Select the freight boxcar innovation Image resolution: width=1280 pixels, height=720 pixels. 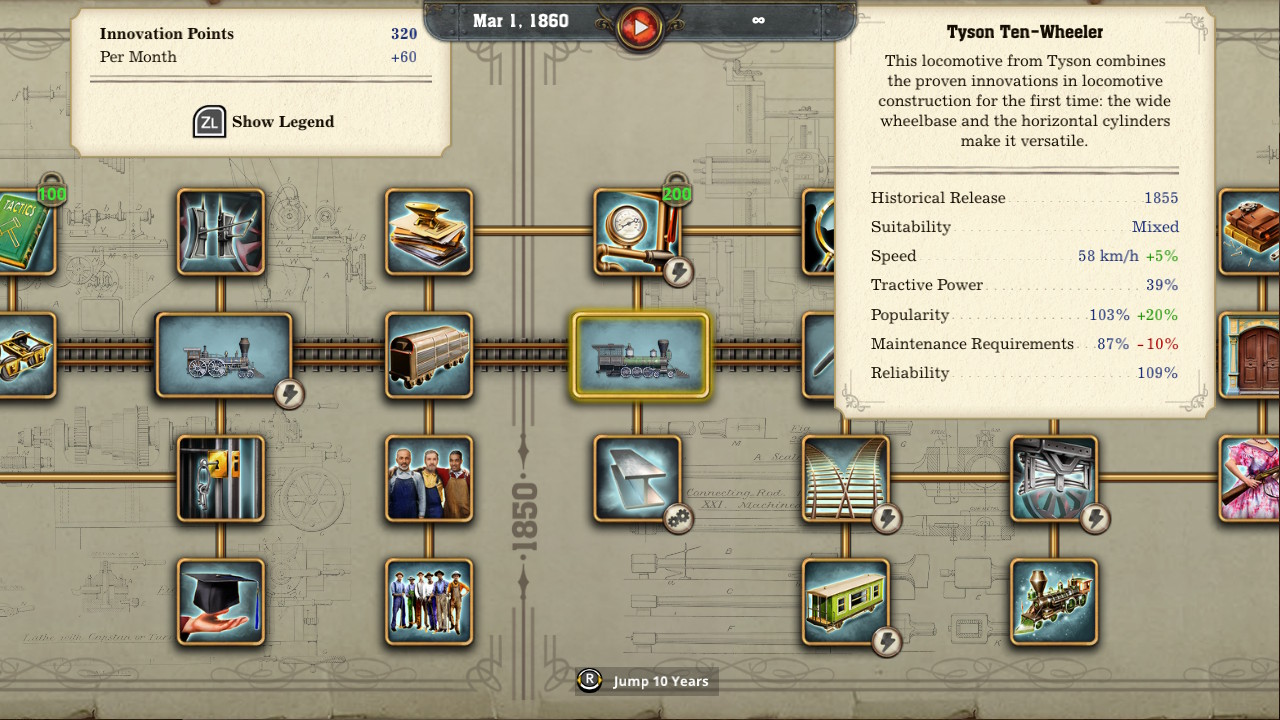(x=429, y=355)
